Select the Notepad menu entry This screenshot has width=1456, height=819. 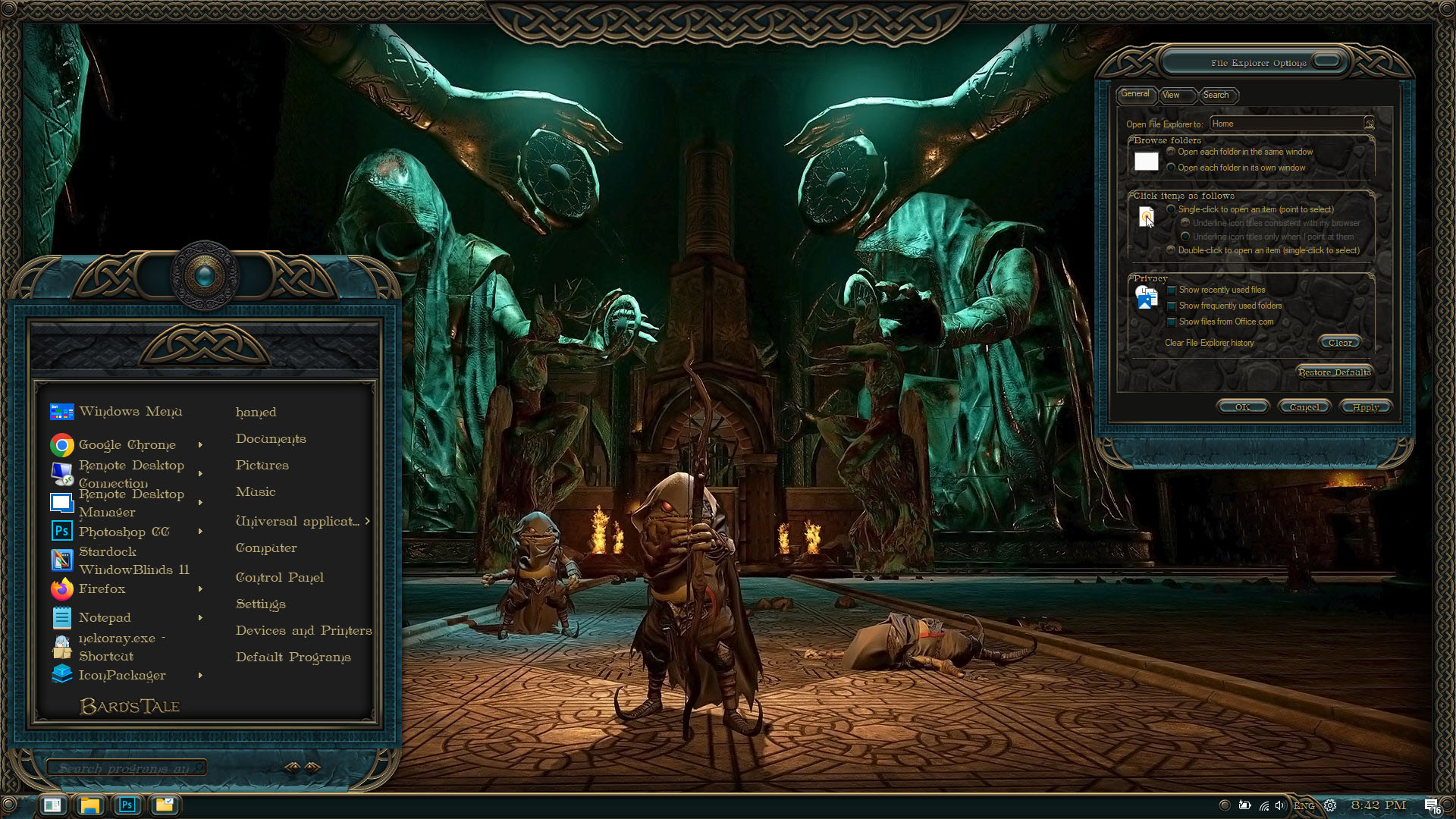point(105,618)
